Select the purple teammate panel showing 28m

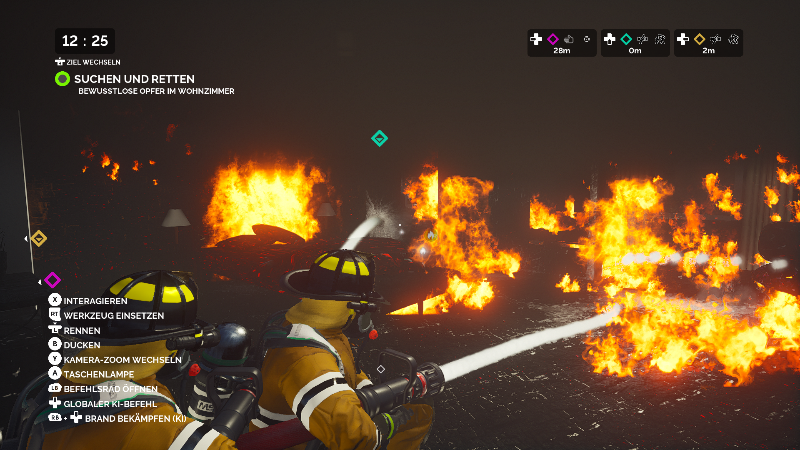click(x=562, y=43)
